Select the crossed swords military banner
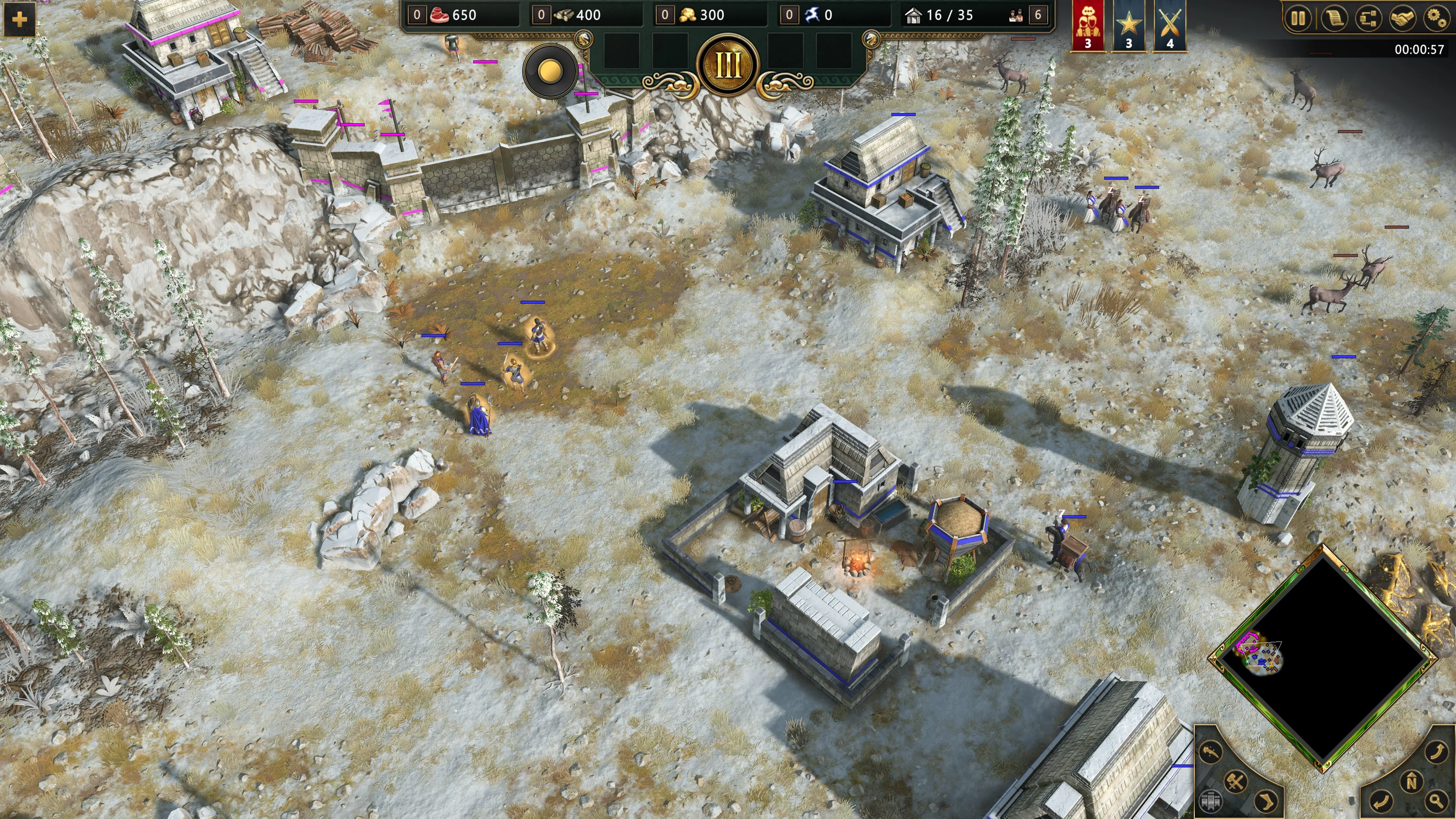Viewport: 1456px width, 819px height. 1169,25
